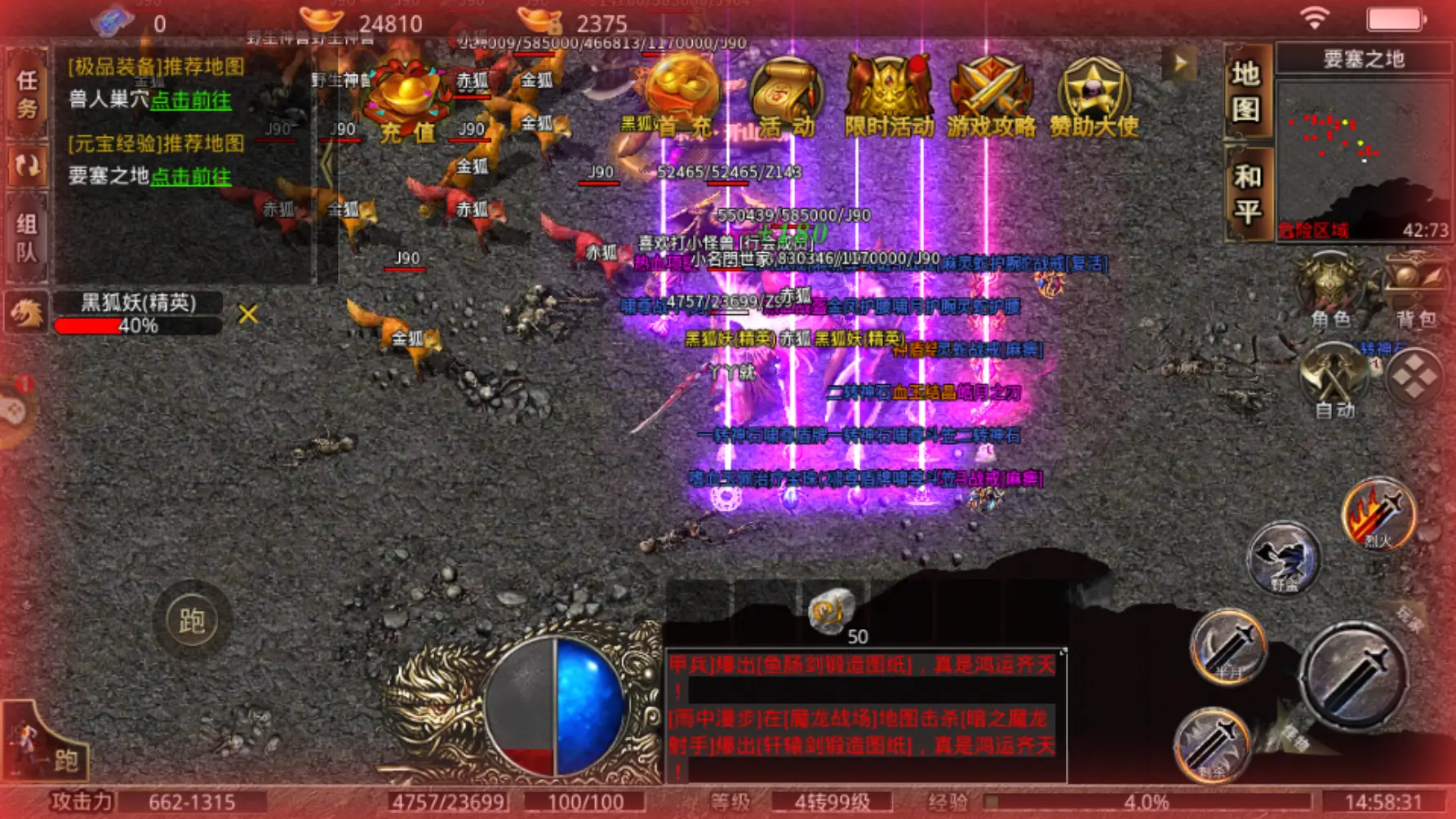Click 点击前往 link for 要塞之地

click(x=191, y=176)
